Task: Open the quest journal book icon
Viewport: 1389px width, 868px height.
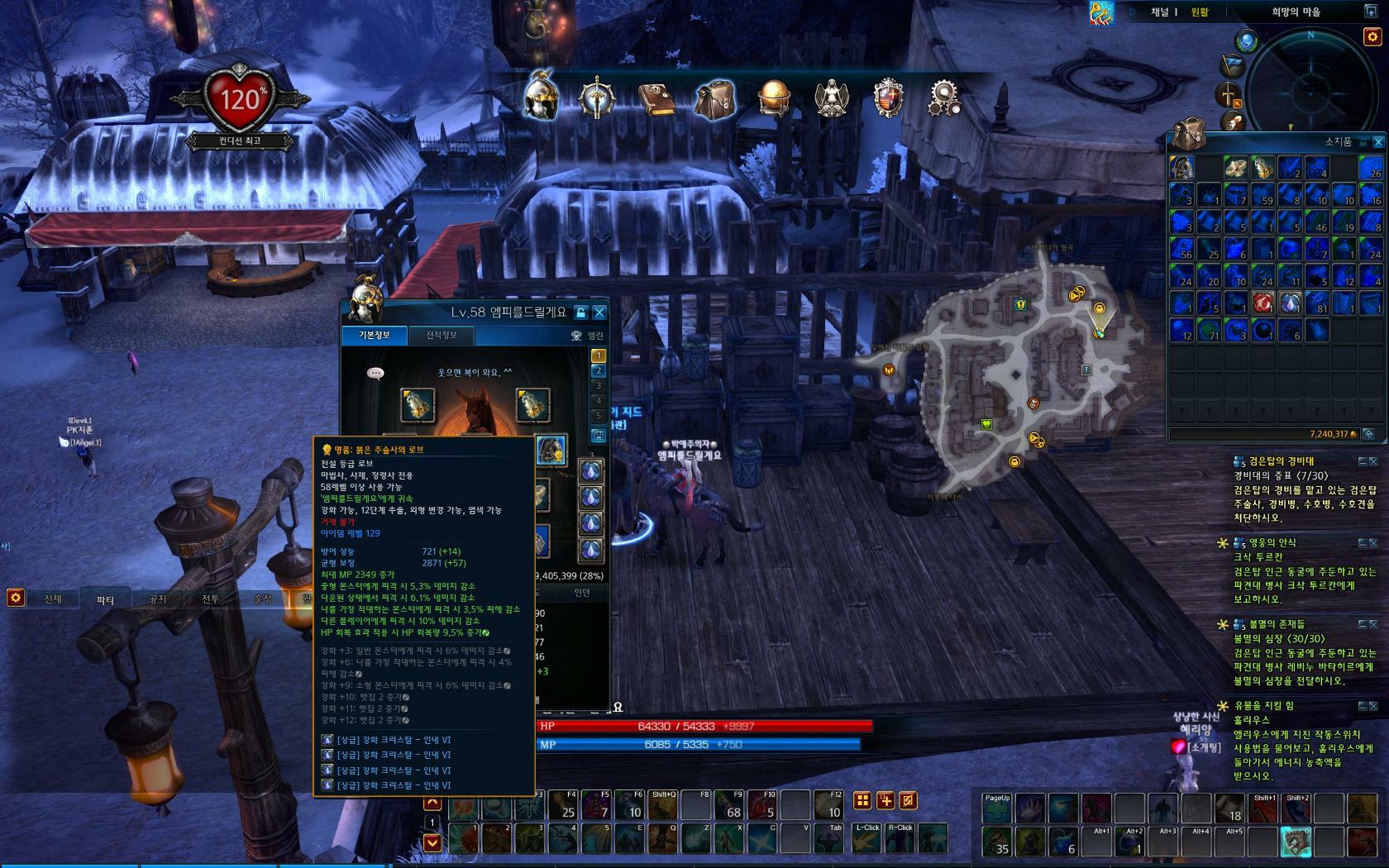Action: click(655, 98)
